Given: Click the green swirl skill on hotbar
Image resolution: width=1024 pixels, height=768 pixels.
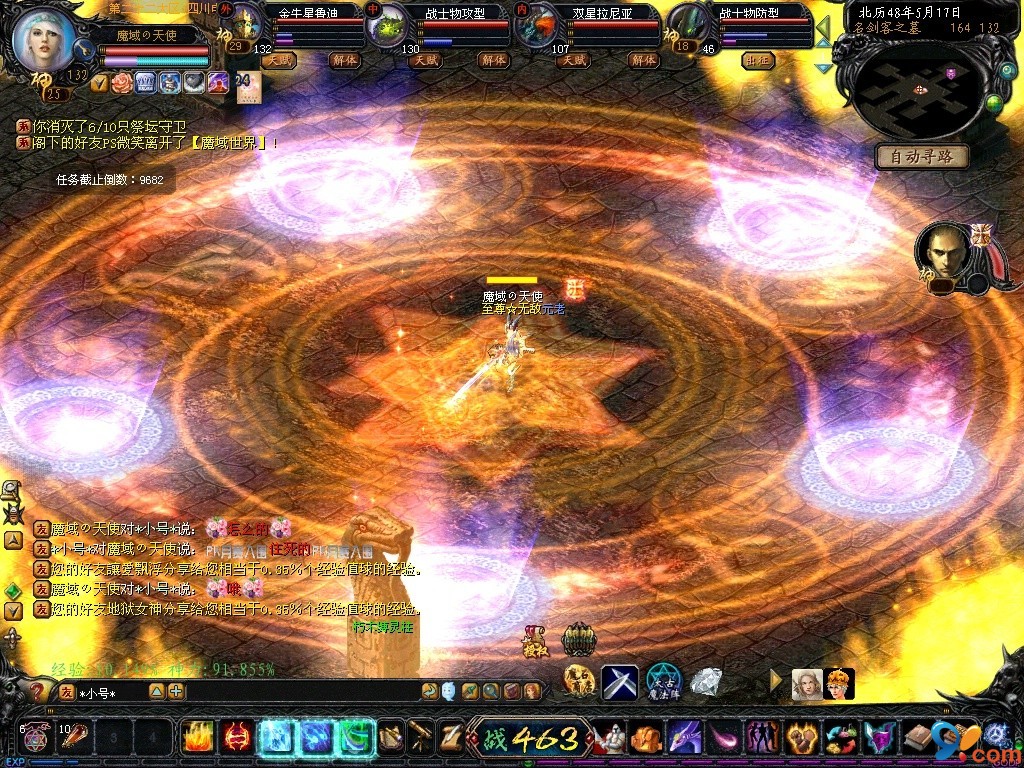Looking at the screenshot, I should [x=355, y=738].
